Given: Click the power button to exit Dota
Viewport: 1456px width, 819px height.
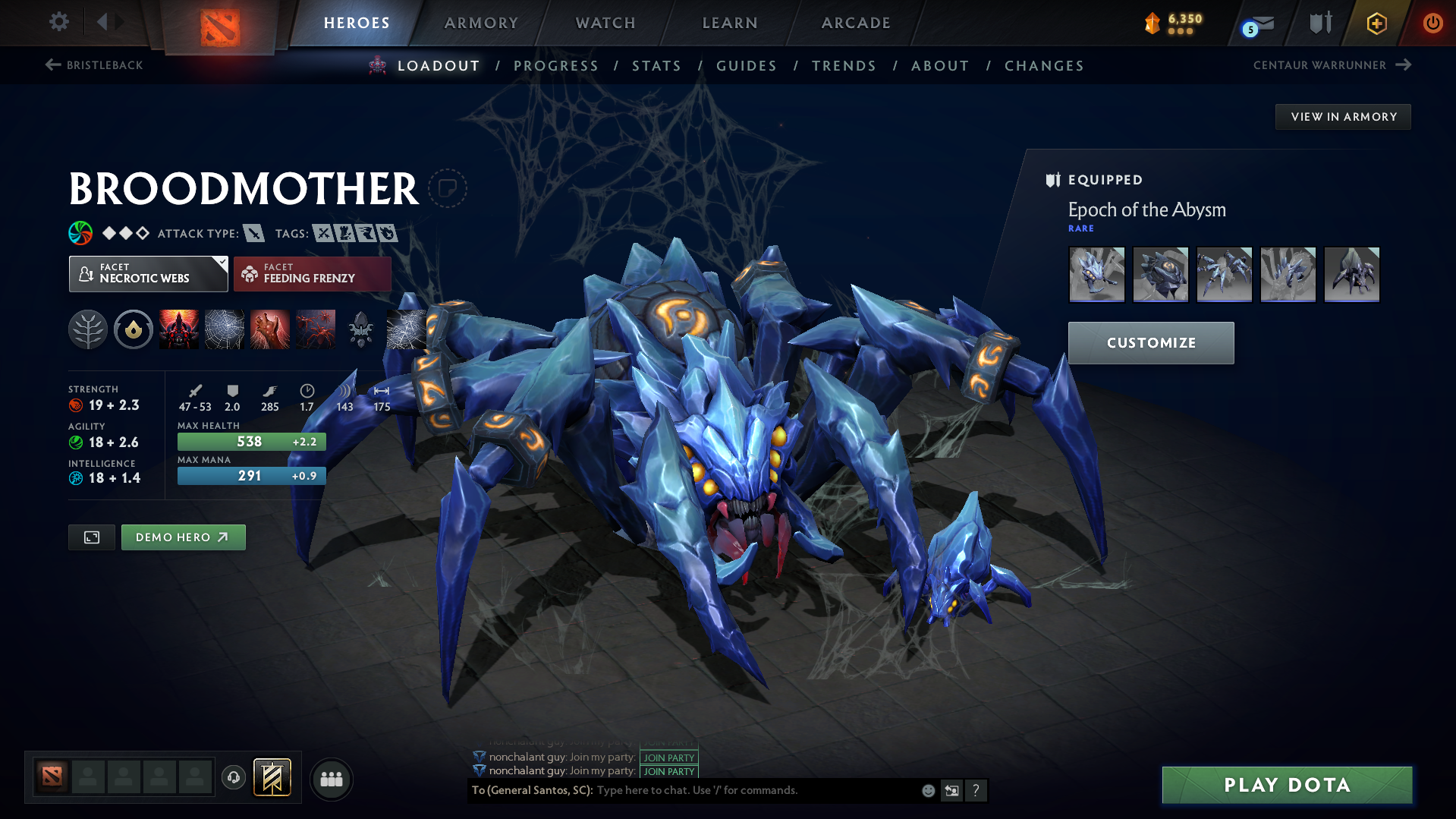Looking at the screenshot, I should coord(1432,23).
